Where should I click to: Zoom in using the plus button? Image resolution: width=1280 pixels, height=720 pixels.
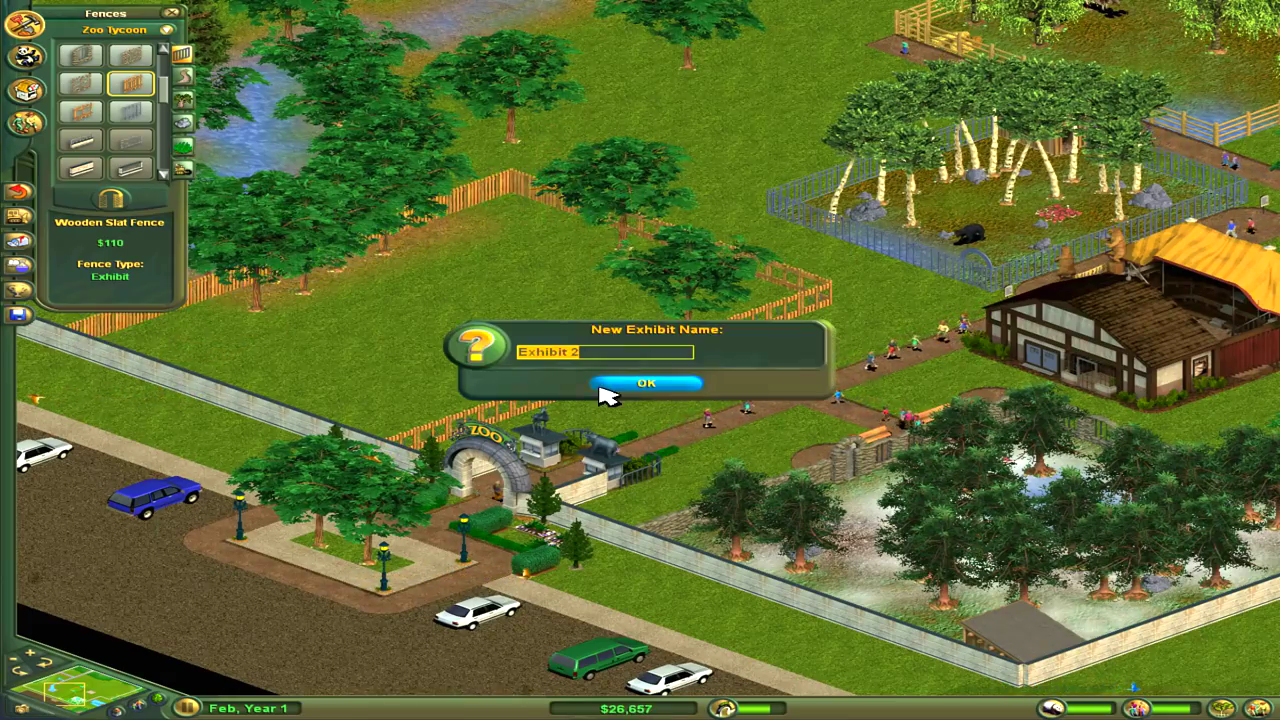(30, 653)
